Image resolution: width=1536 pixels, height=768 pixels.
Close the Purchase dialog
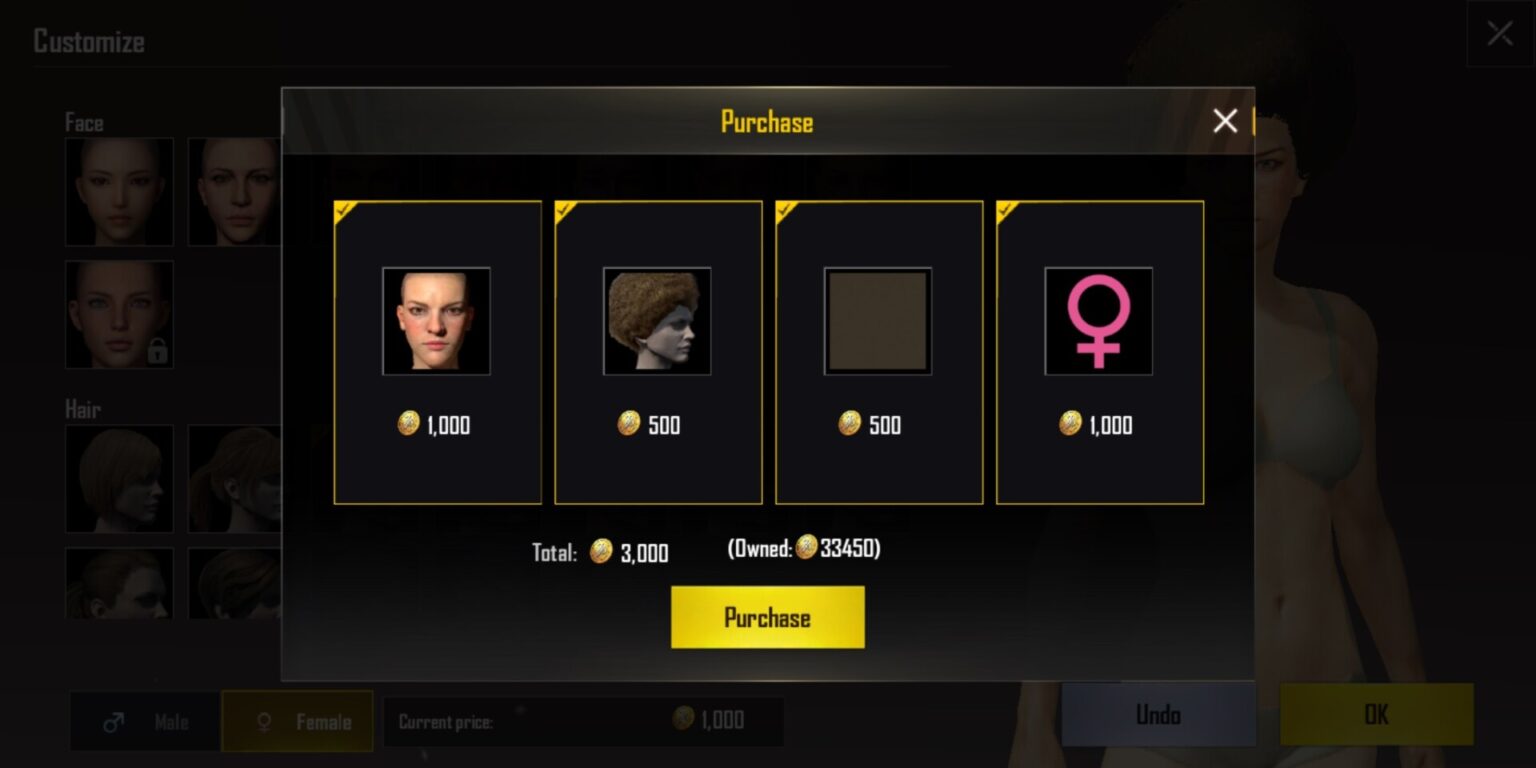1225,122
